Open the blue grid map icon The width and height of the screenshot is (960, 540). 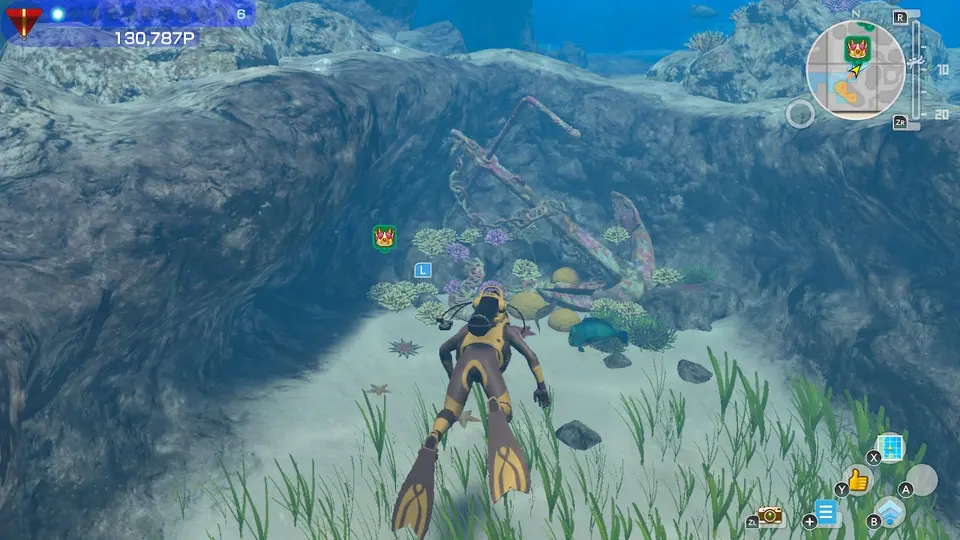889,447
